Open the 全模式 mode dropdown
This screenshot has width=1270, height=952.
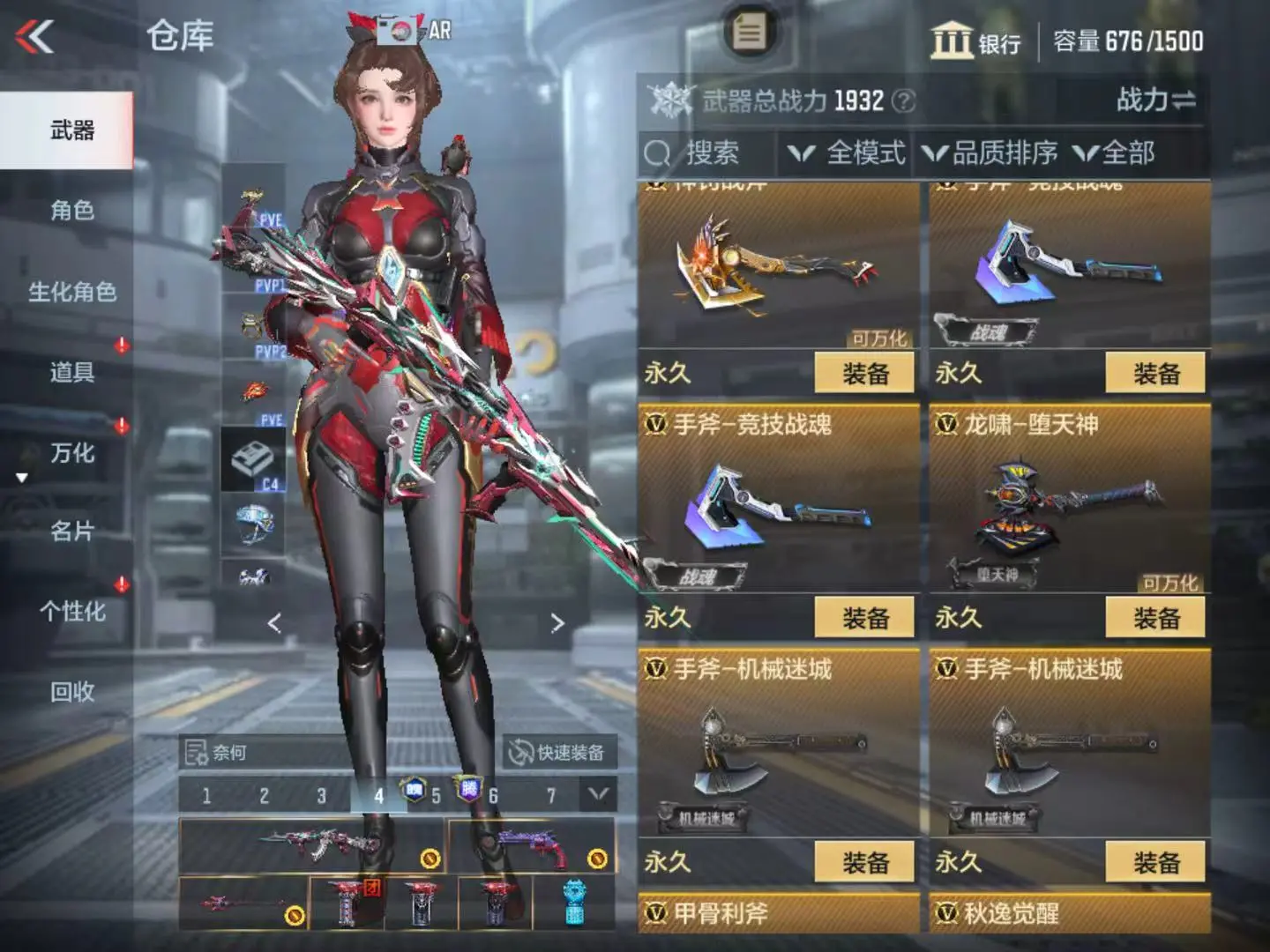coord(848,153)
